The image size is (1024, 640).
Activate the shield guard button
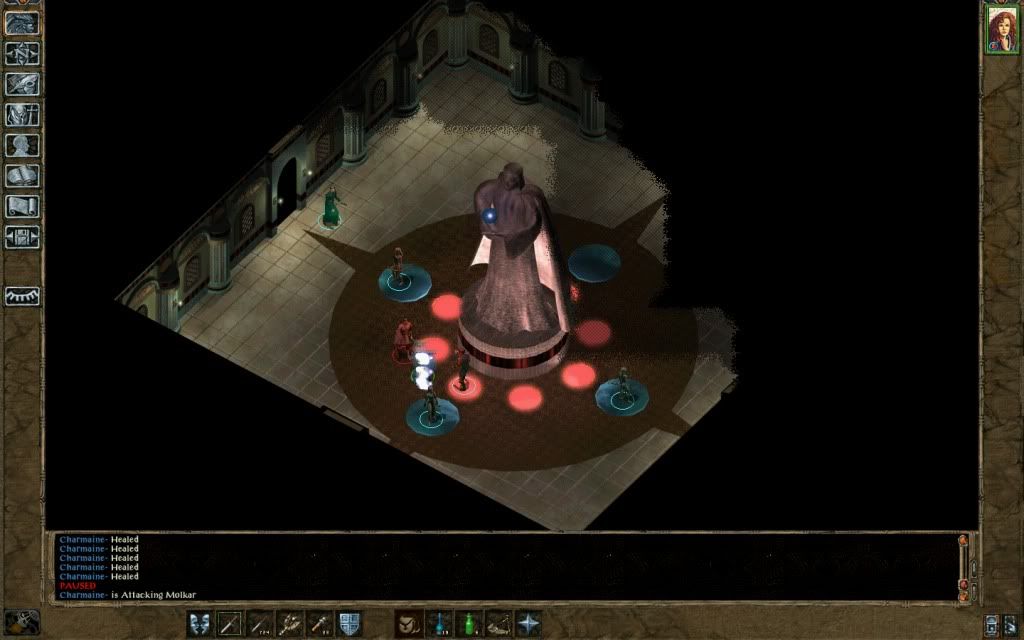pyautogui.click(x=349, y=623)
